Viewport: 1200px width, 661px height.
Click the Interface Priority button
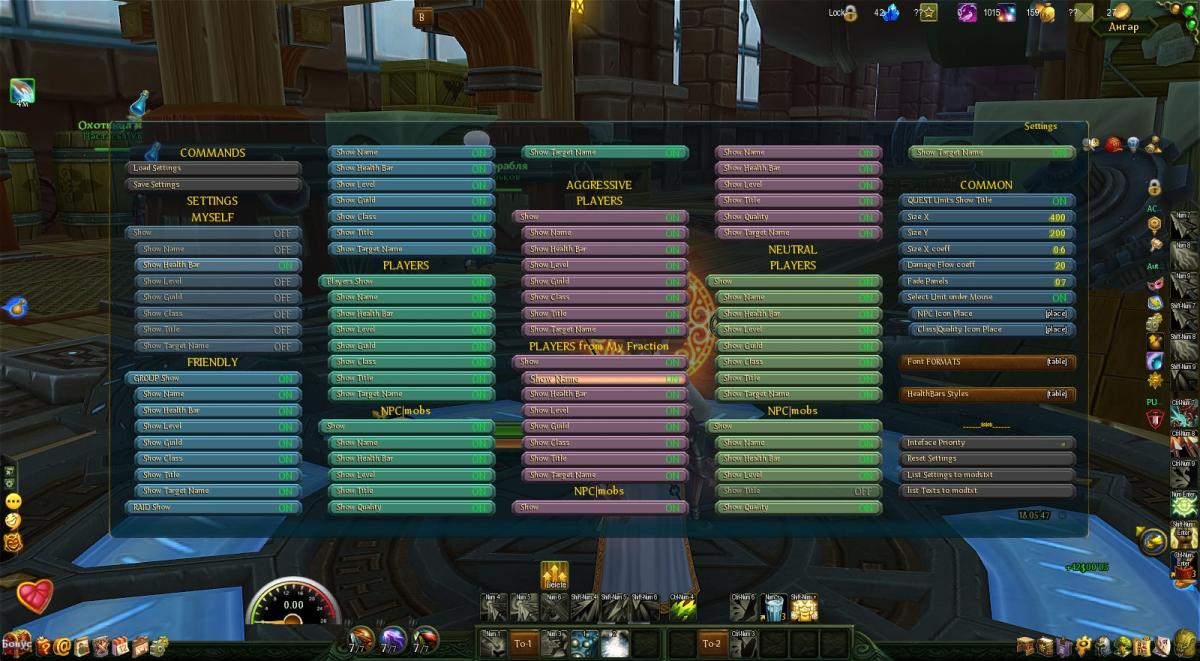click(987, 443)
